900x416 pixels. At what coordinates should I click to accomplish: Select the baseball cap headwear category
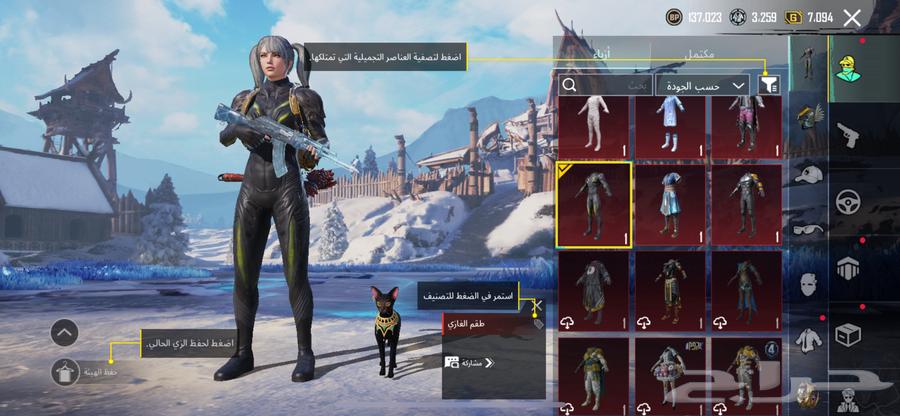click(808, 173)
